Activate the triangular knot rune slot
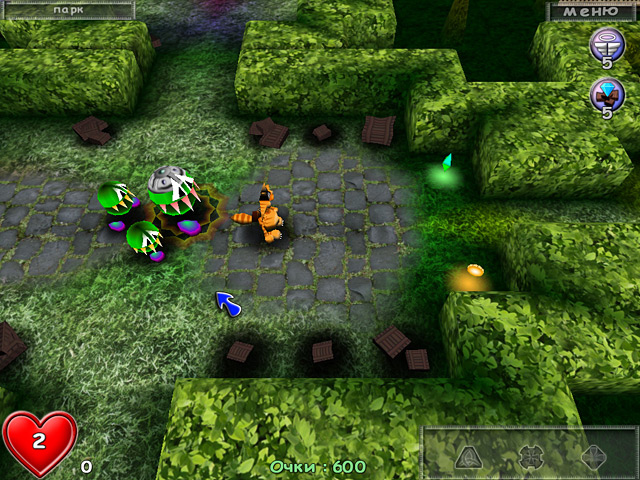The image size is (640, 480). [470, 458]
